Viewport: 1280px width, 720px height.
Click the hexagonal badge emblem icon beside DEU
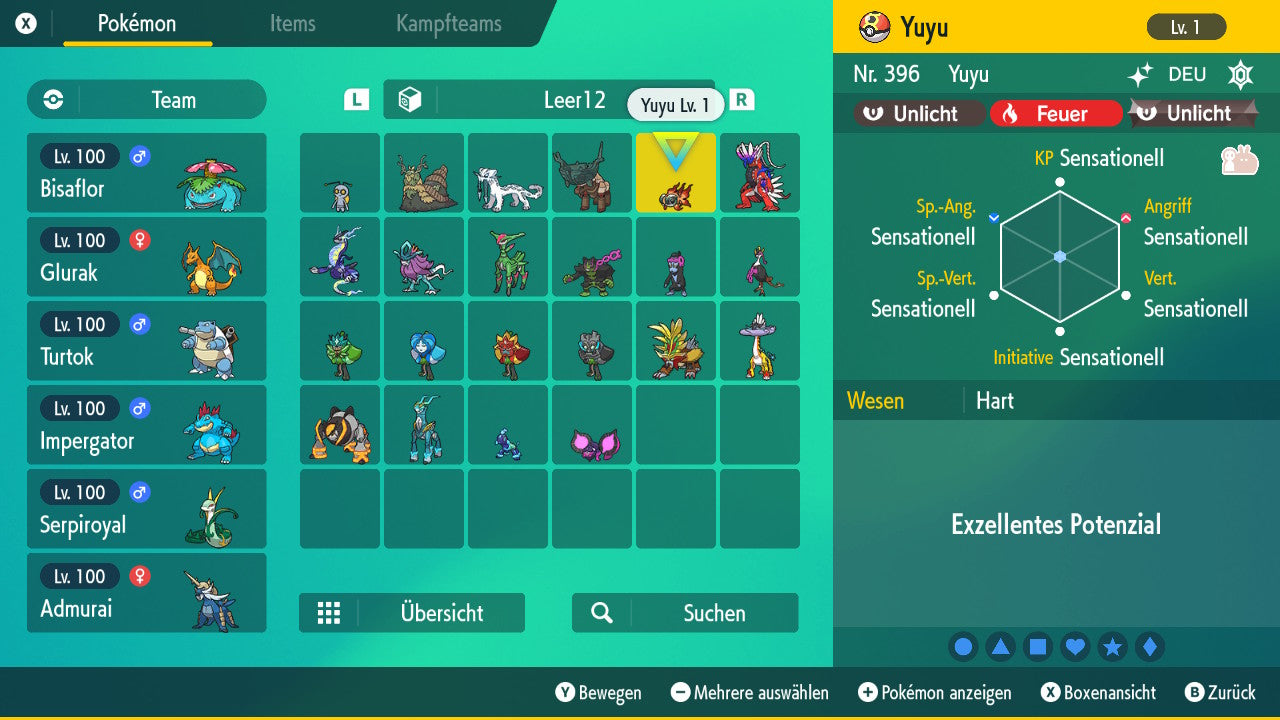(1240, 74)
